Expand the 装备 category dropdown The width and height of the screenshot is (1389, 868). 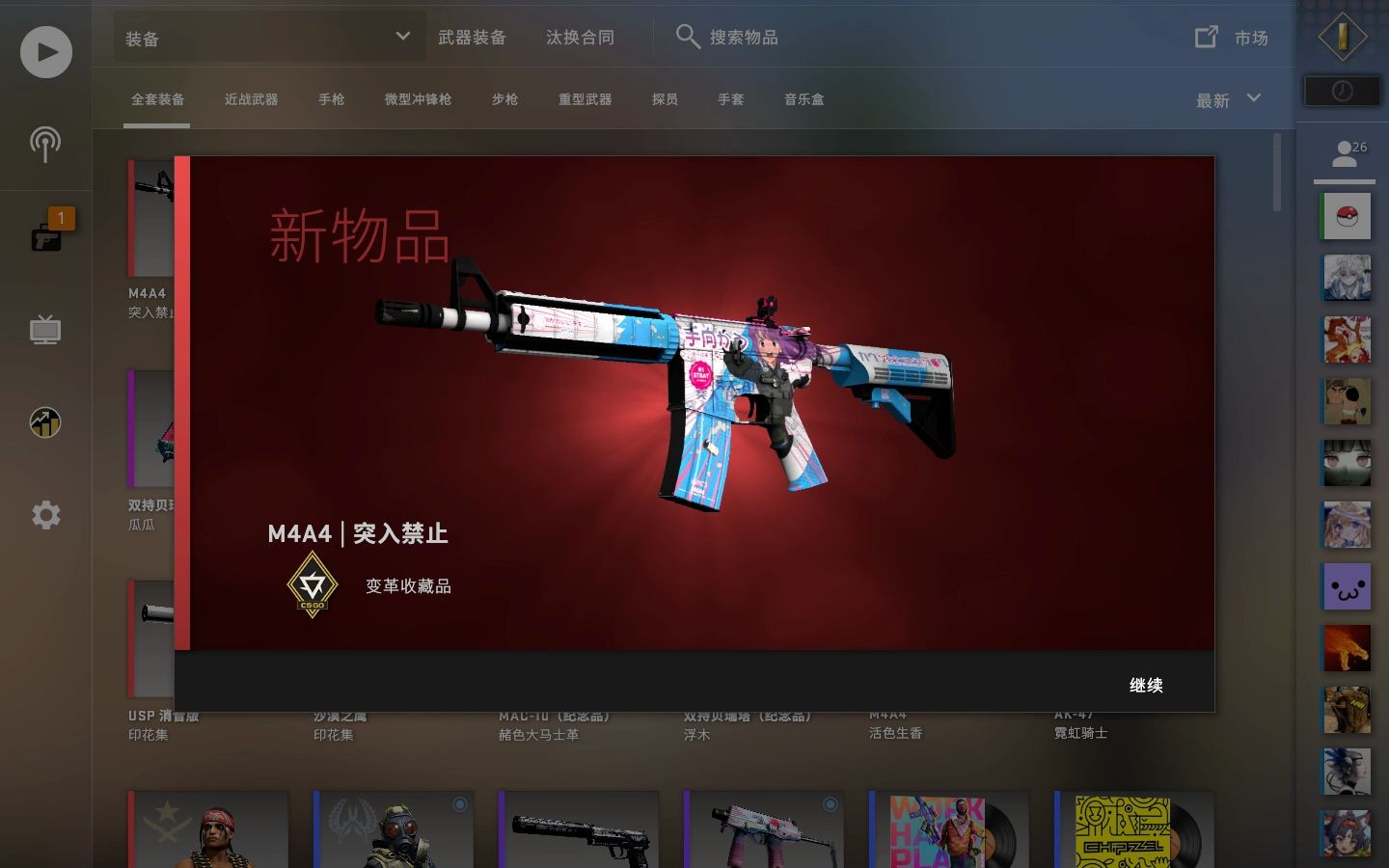tap(268, 37)
